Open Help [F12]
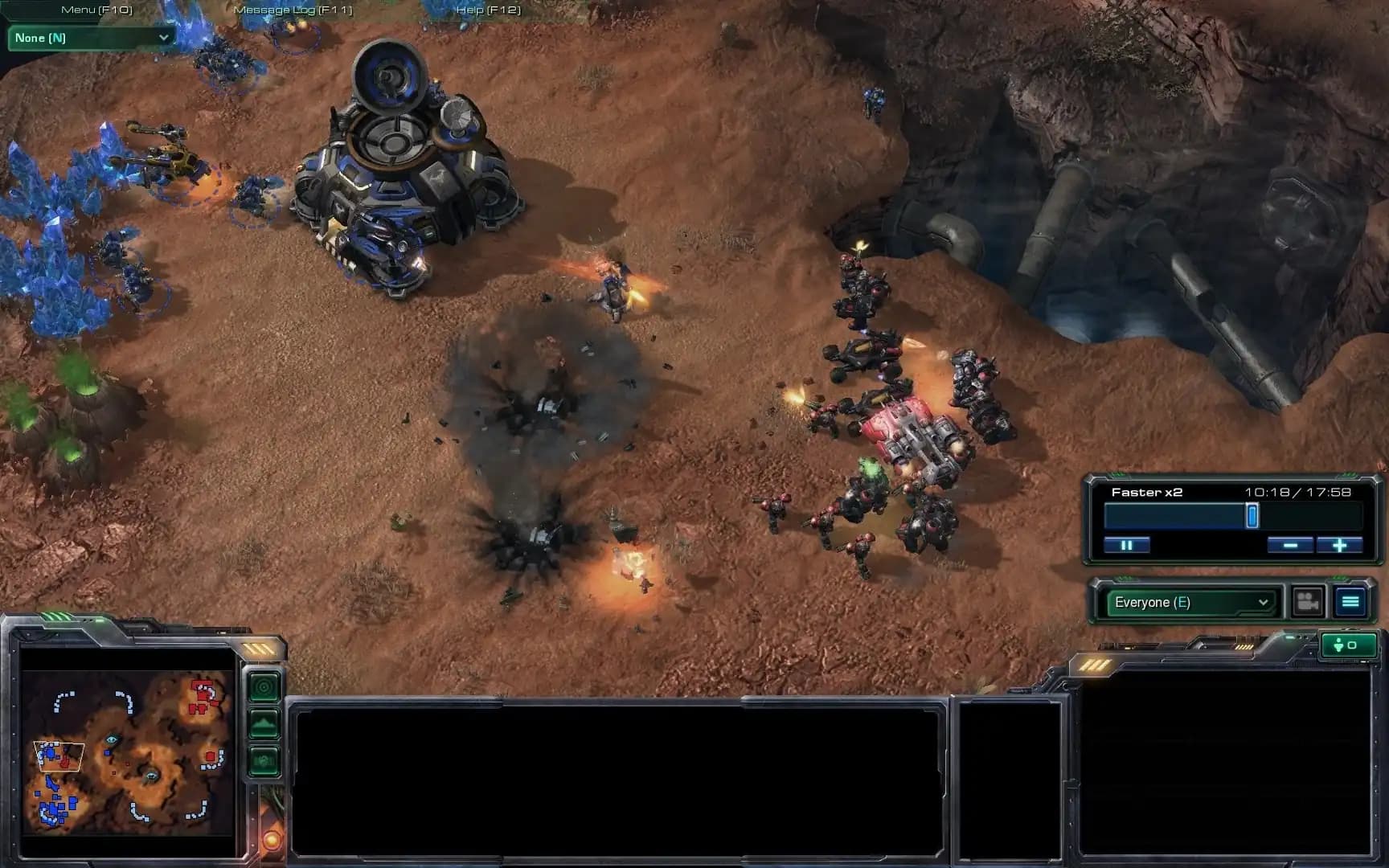This screenshot has width=1389, height=868. pyautogui.click(x=490, y=10)
